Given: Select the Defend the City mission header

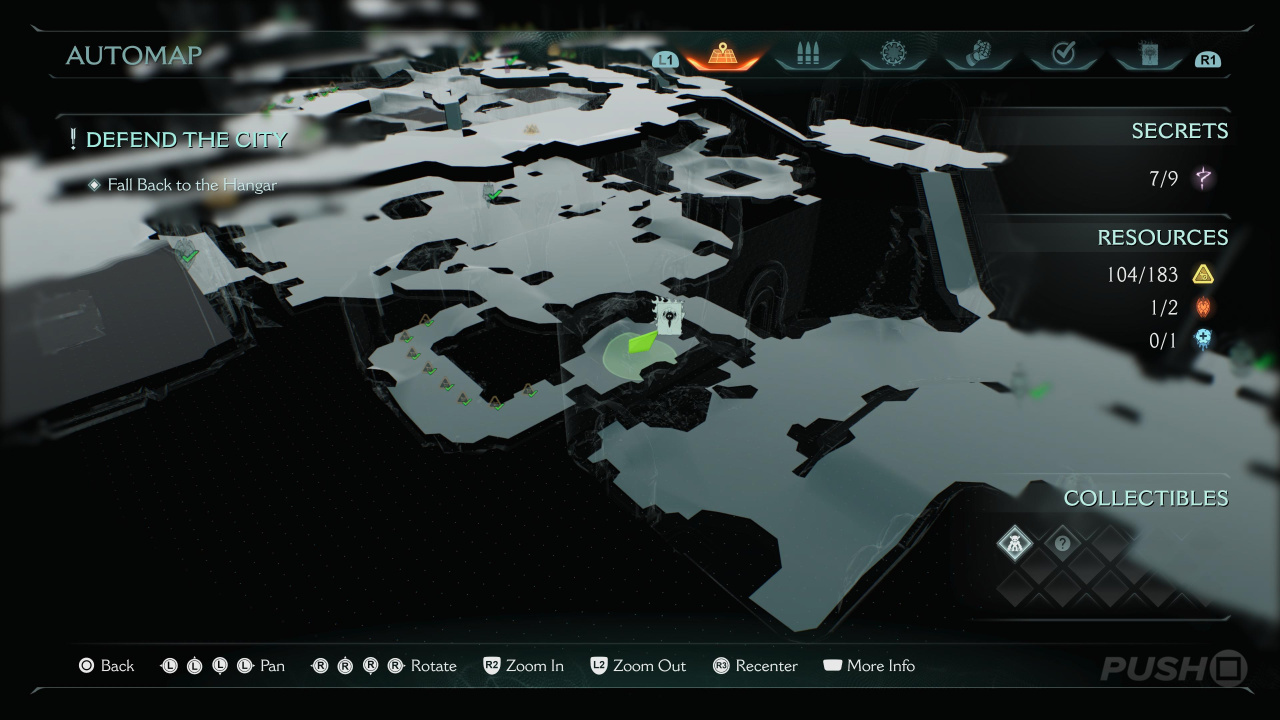Looking at the screenshot, I should click(186, 140).
